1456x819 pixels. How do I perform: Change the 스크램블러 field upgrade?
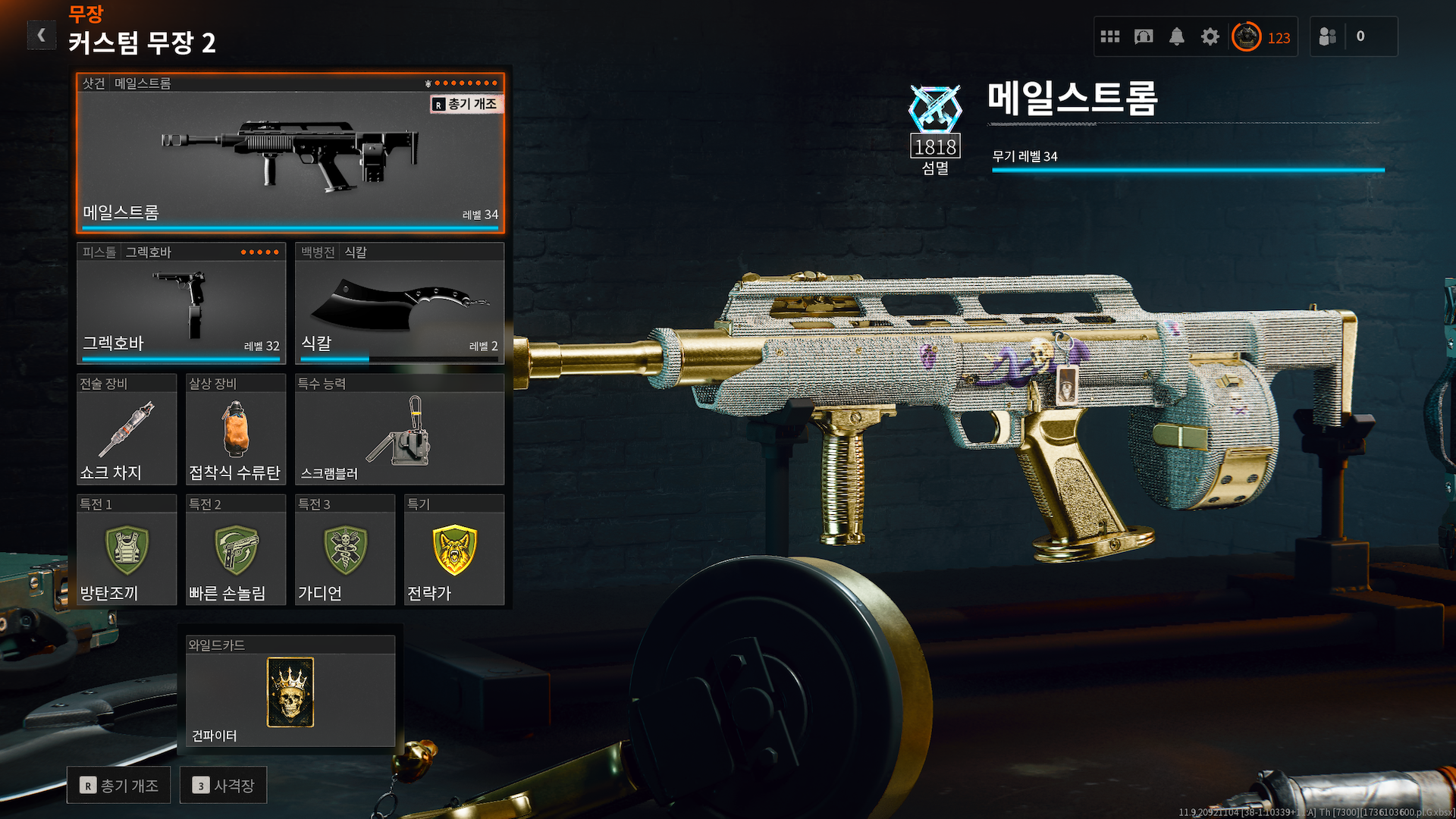[400, 429]
